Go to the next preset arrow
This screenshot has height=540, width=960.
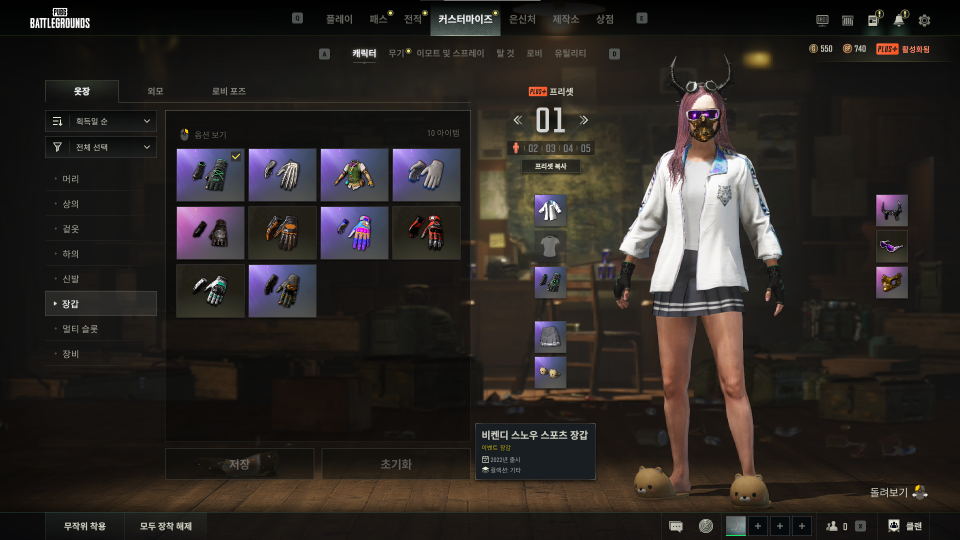tap(585, 120)
